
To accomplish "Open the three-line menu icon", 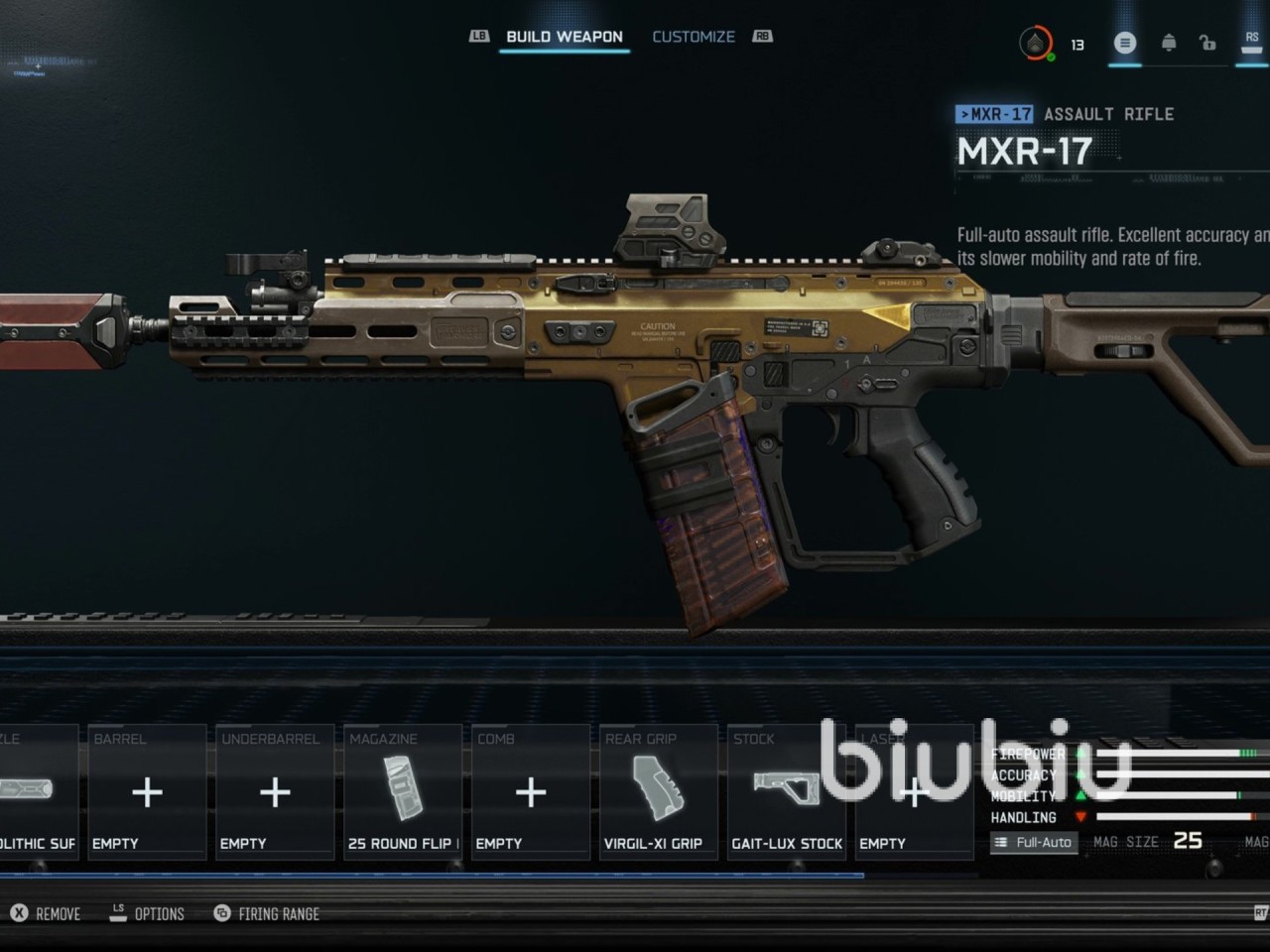I will click(x=1124, y=43).
